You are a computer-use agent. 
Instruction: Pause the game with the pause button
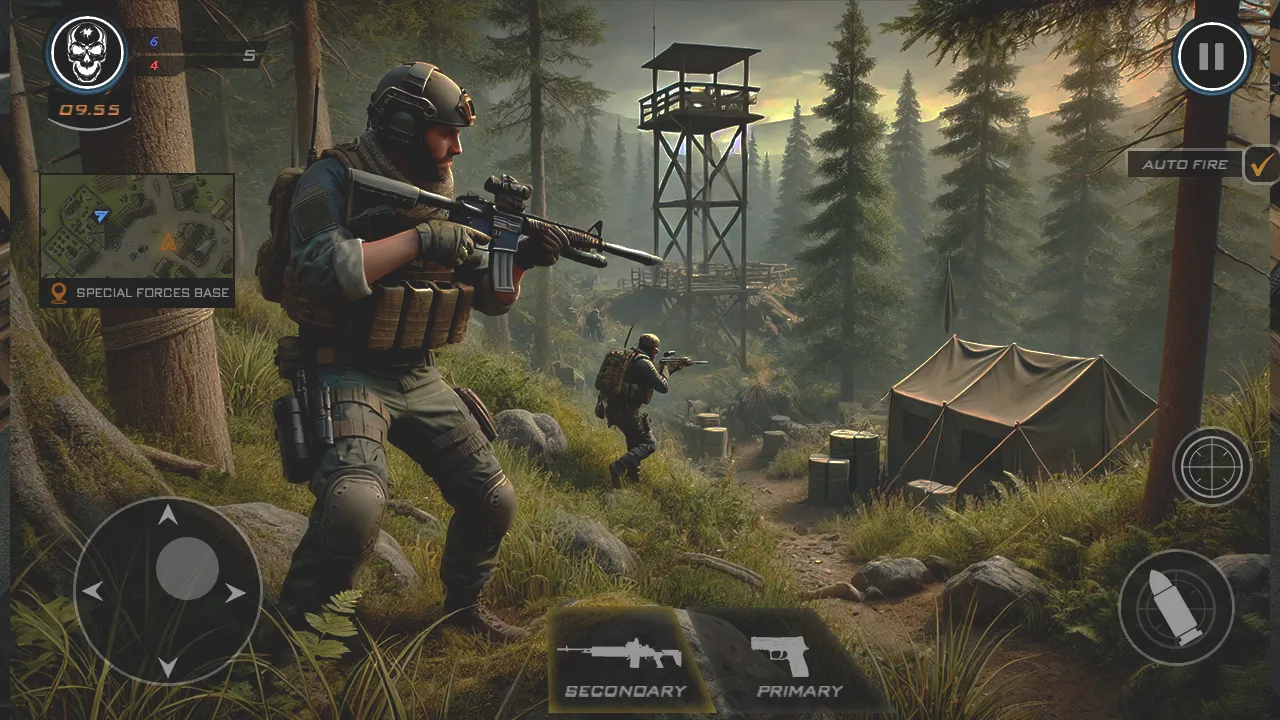[1212, 56]
